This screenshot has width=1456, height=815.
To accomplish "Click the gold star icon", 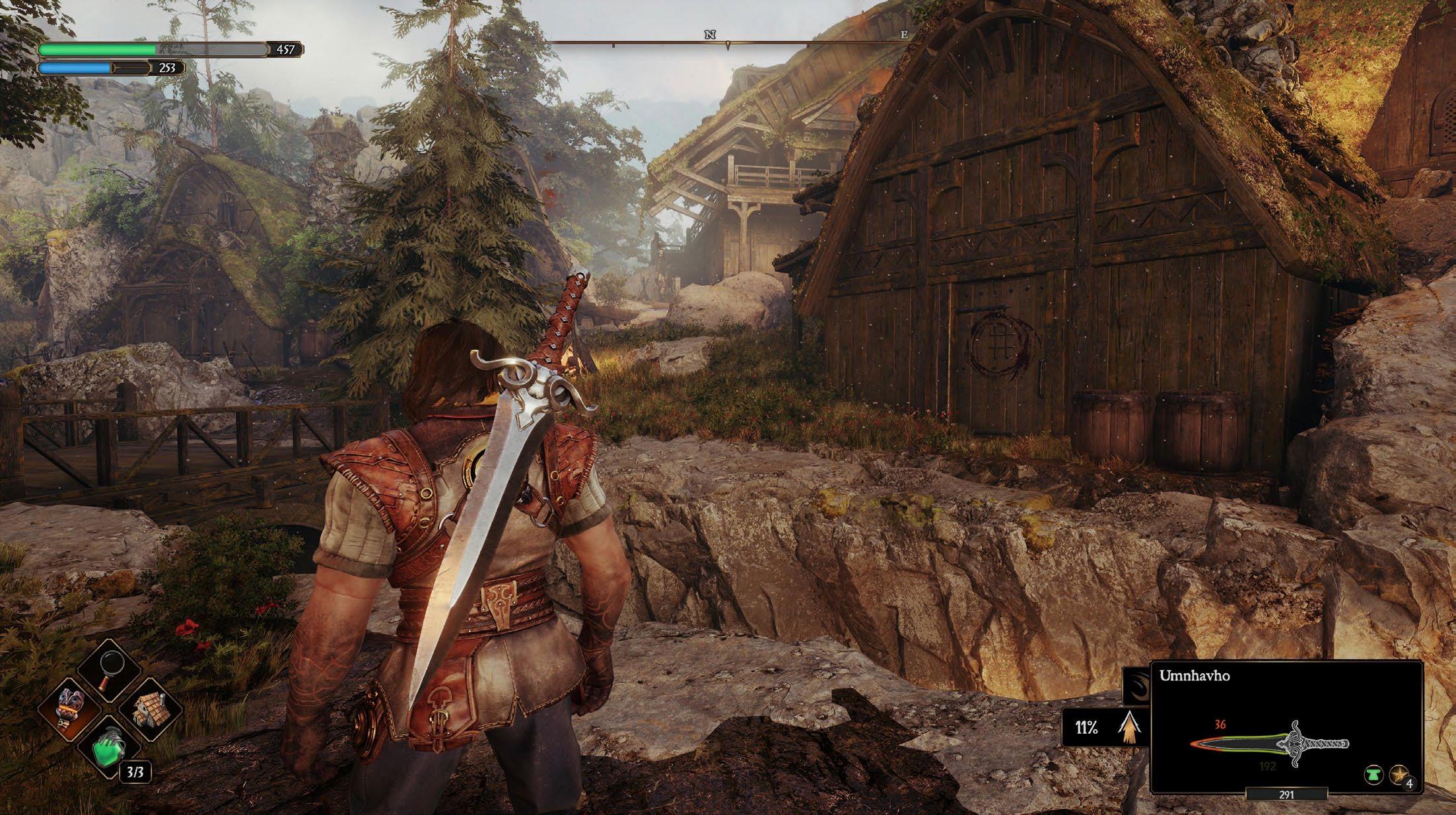I will point(1398,774).
